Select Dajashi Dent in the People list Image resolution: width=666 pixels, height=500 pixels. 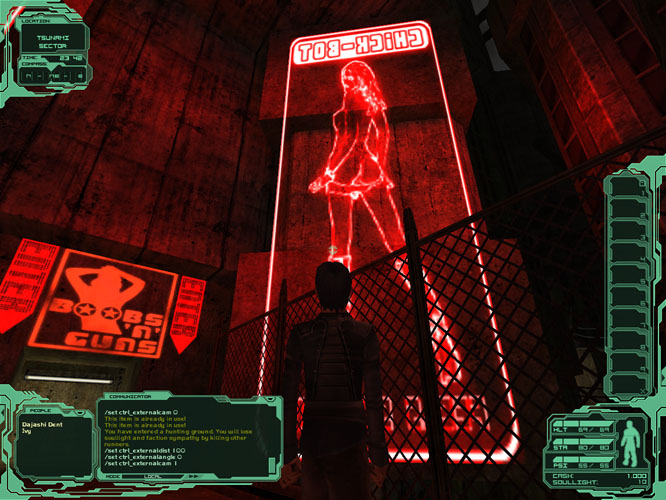tap(41, 423)
